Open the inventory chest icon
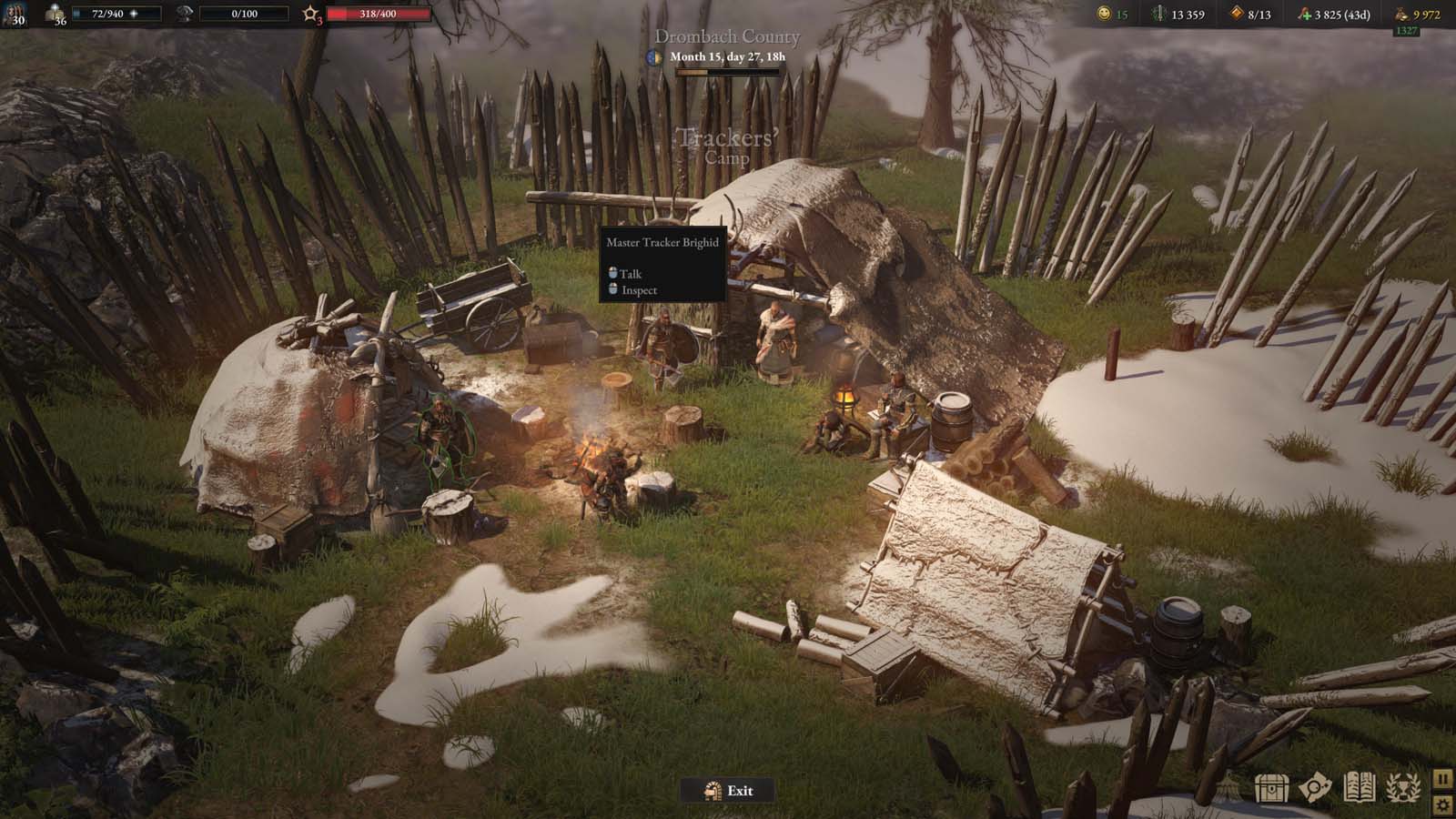This screenshot has height=819, width=1456. (1272, 788)
